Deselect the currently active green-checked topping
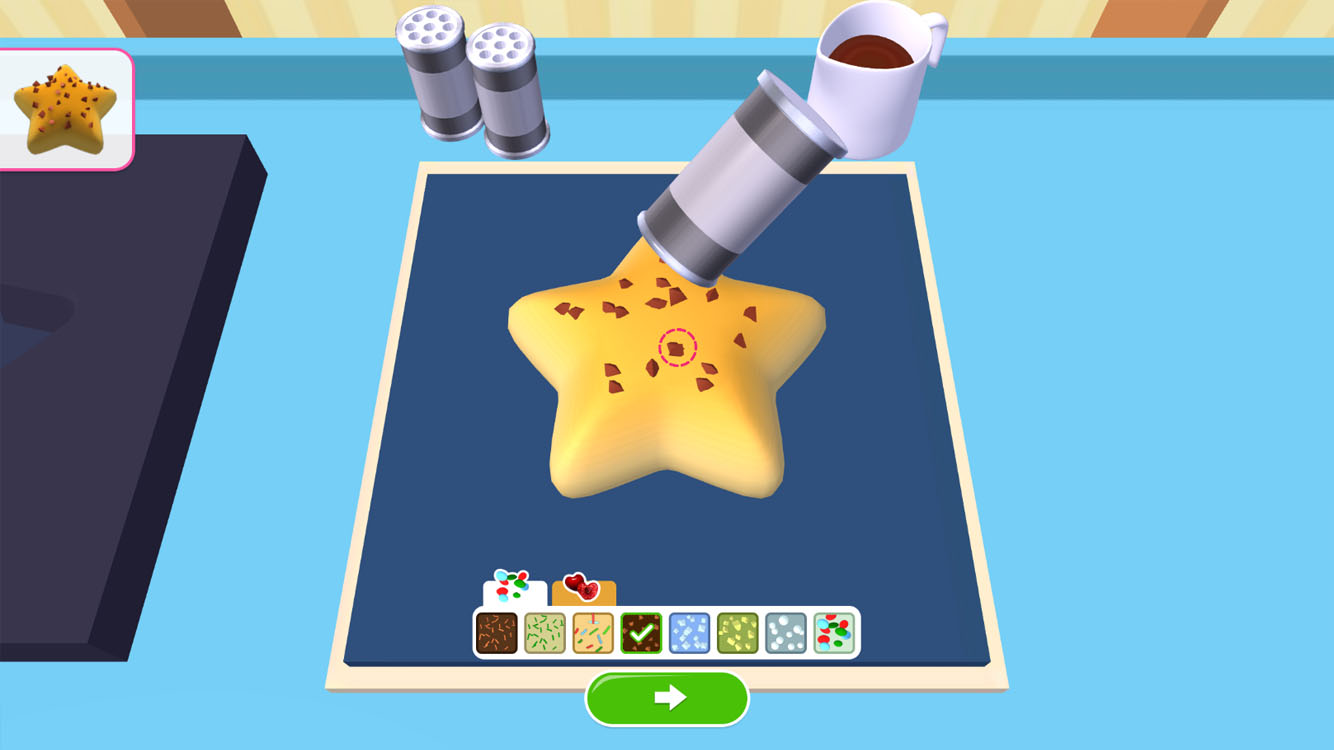 click(641, 631)
